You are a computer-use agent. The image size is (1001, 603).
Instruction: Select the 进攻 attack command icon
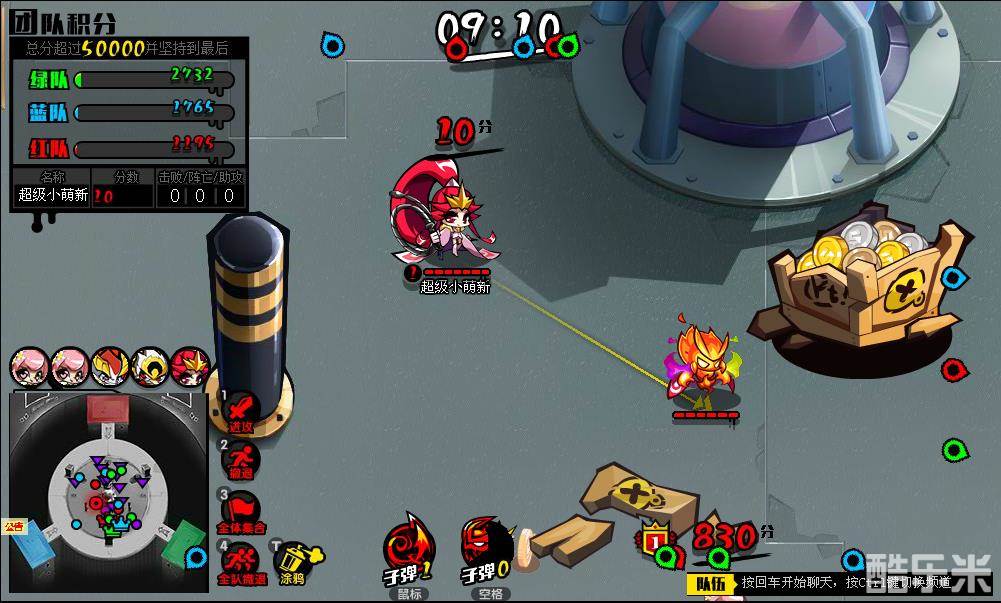click(x=241, y=410)
